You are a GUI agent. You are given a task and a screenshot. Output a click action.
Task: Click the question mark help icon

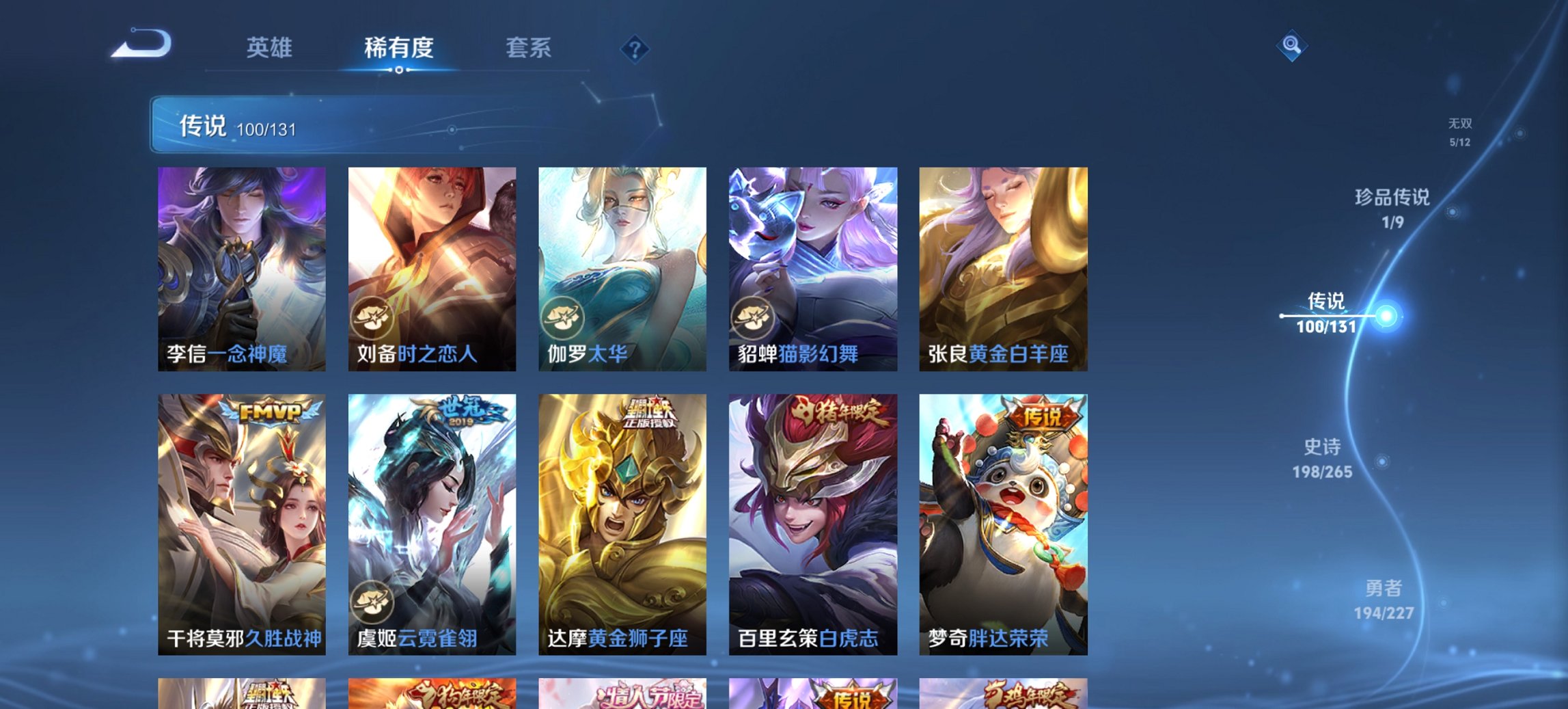[x=635, y=49]
